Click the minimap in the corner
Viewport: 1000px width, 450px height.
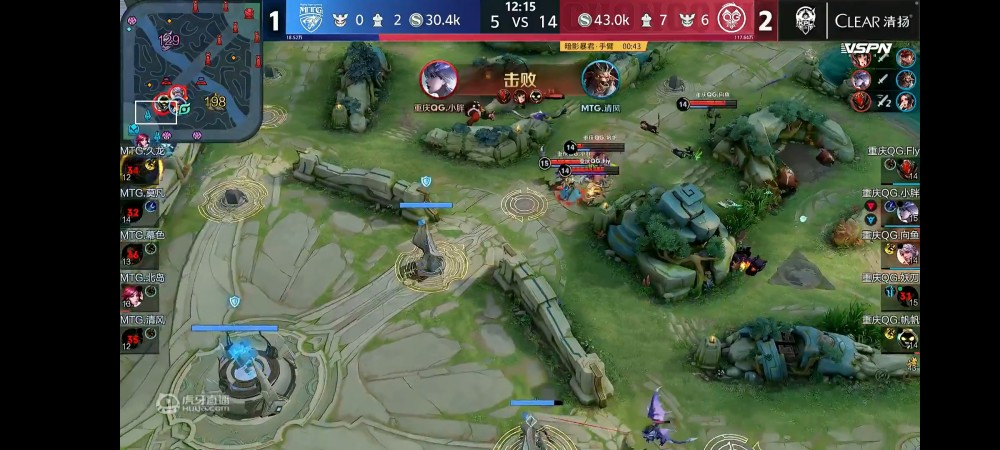(192, 68)
